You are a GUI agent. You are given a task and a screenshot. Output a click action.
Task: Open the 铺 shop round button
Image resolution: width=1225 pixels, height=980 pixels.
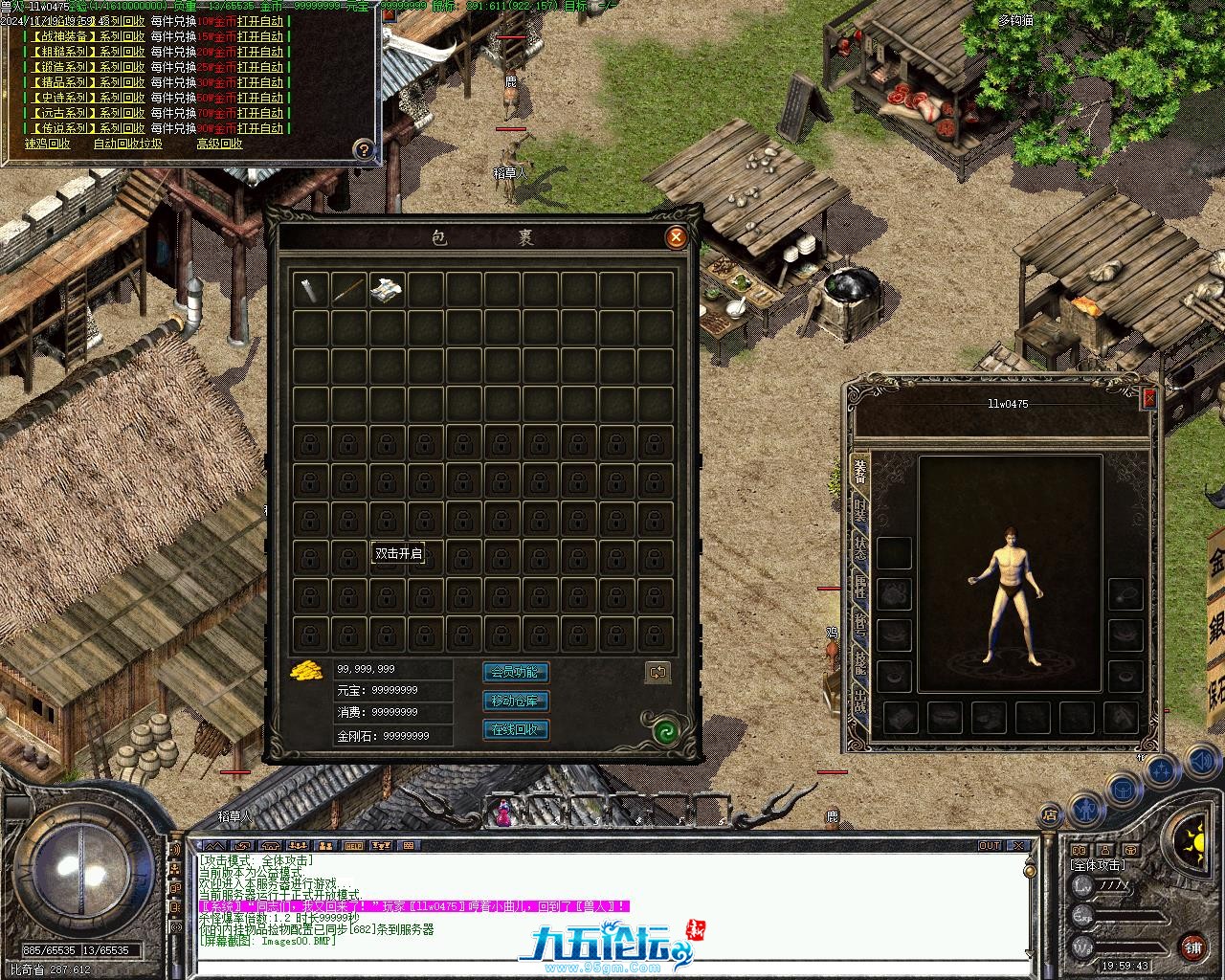(1192, 947)
